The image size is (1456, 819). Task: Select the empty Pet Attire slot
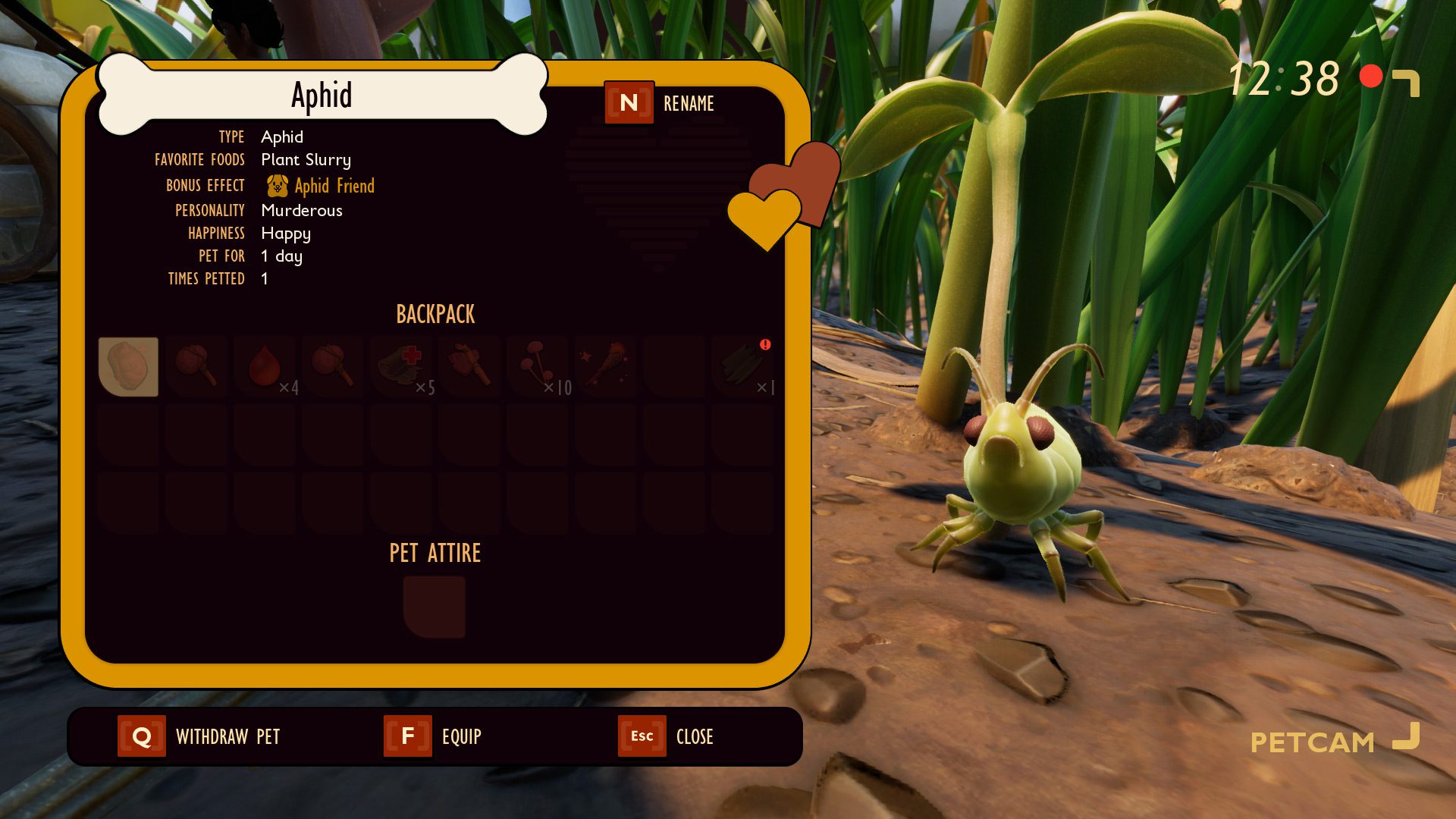pos(435,607)
